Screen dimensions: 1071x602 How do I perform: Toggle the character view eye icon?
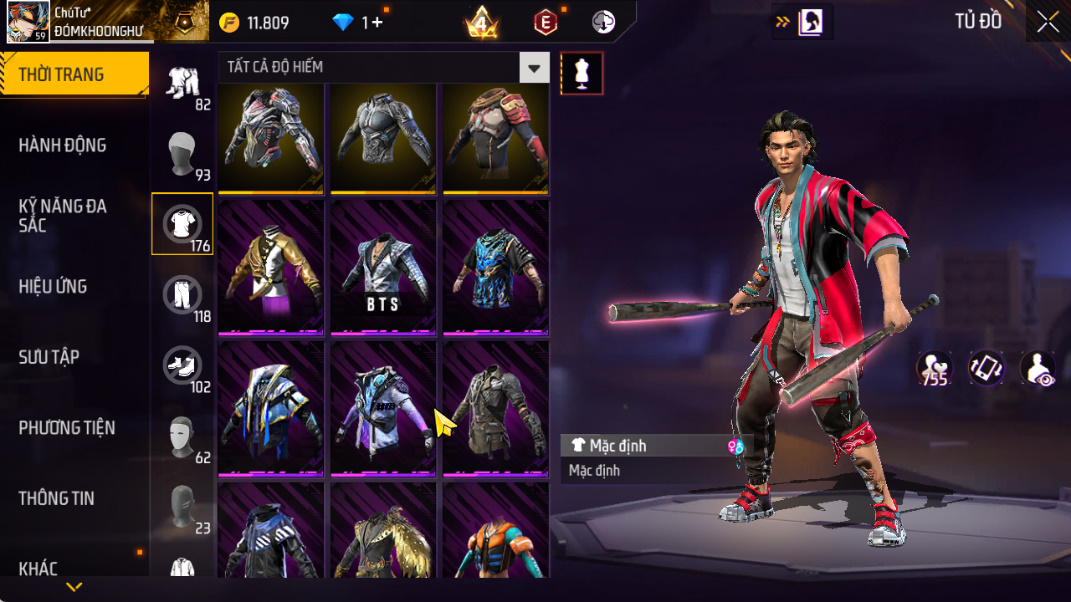[x=1038, y=368]
